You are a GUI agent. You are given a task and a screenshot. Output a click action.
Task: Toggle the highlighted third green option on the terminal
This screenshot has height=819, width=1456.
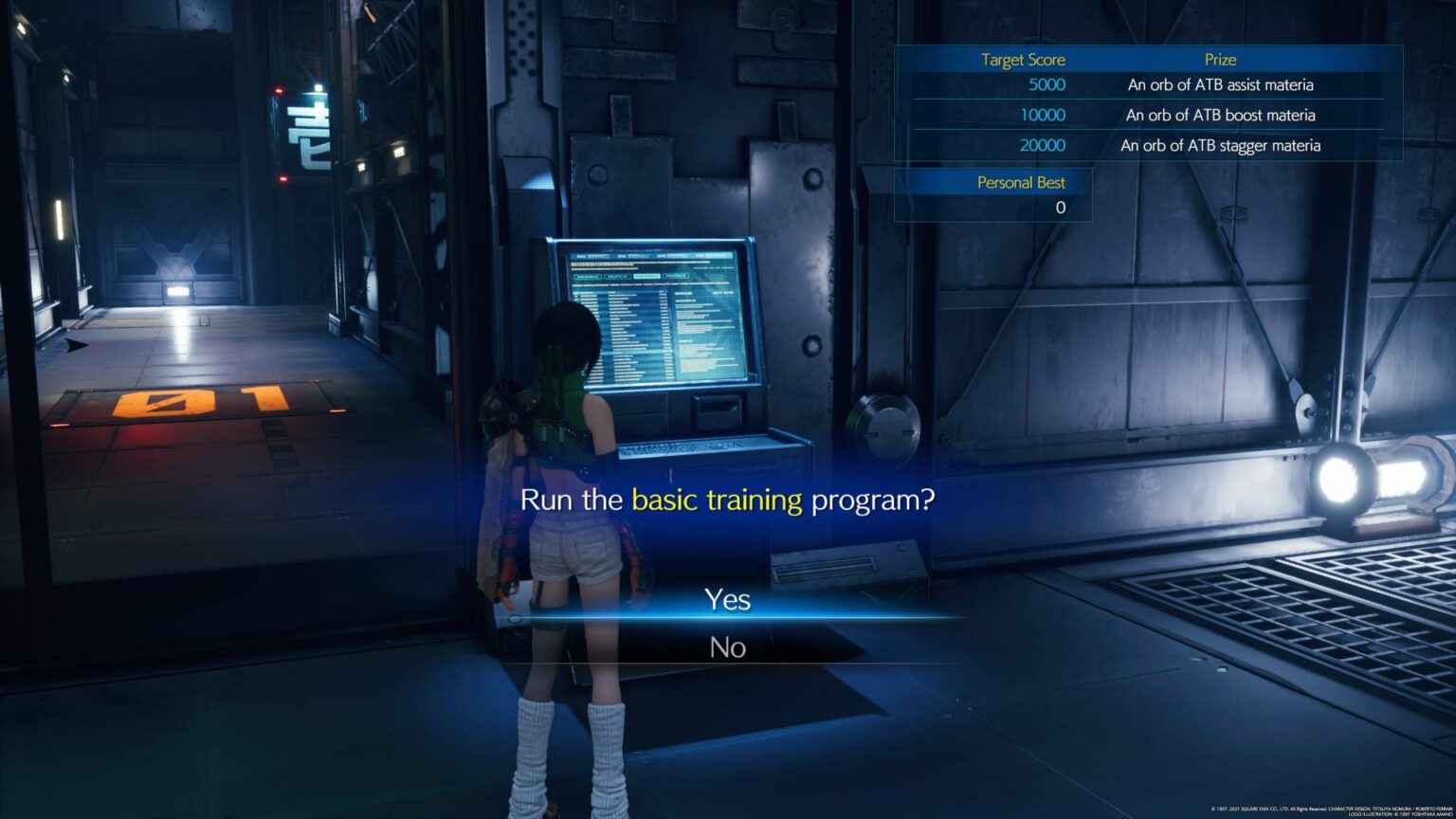point(646,276)
